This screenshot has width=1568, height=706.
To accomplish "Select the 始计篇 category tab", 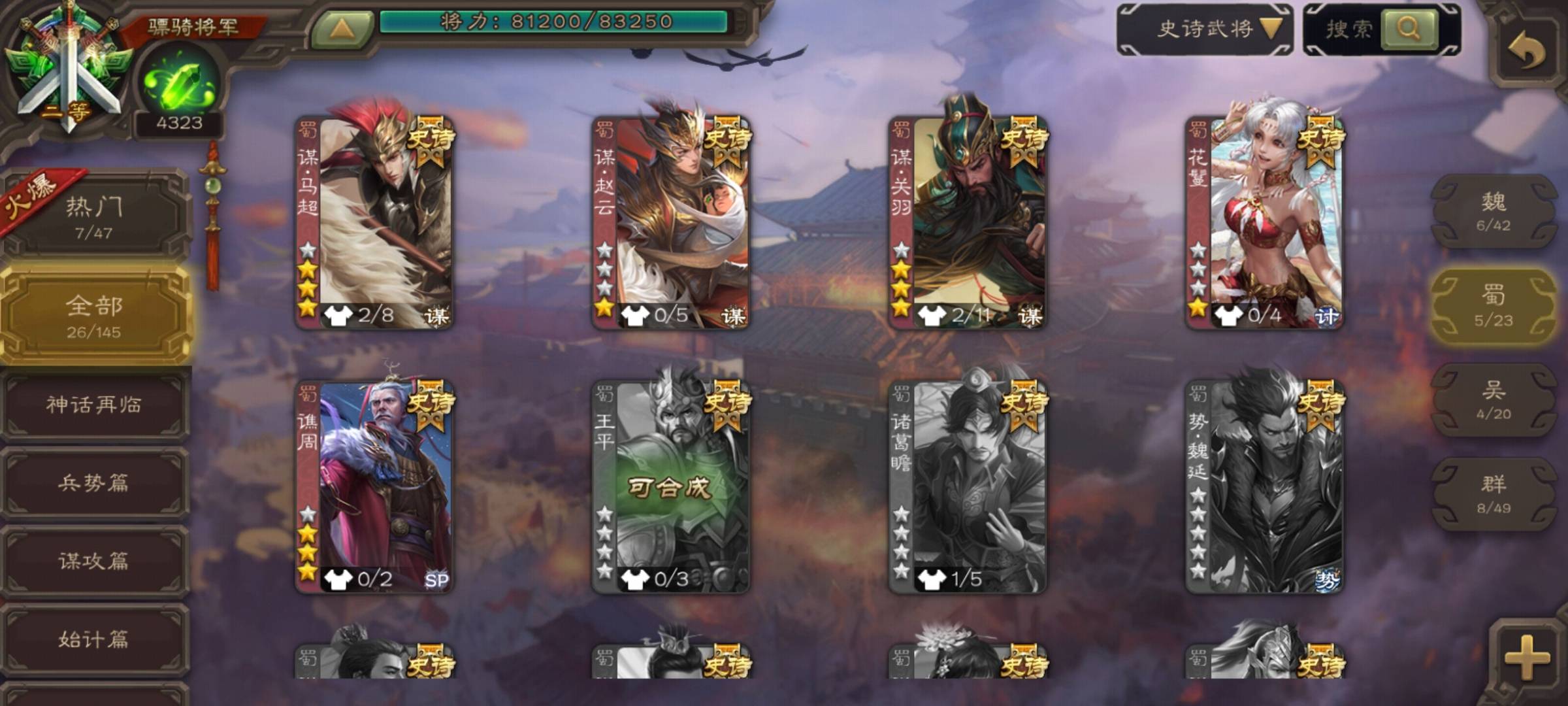I will [94, 639].
